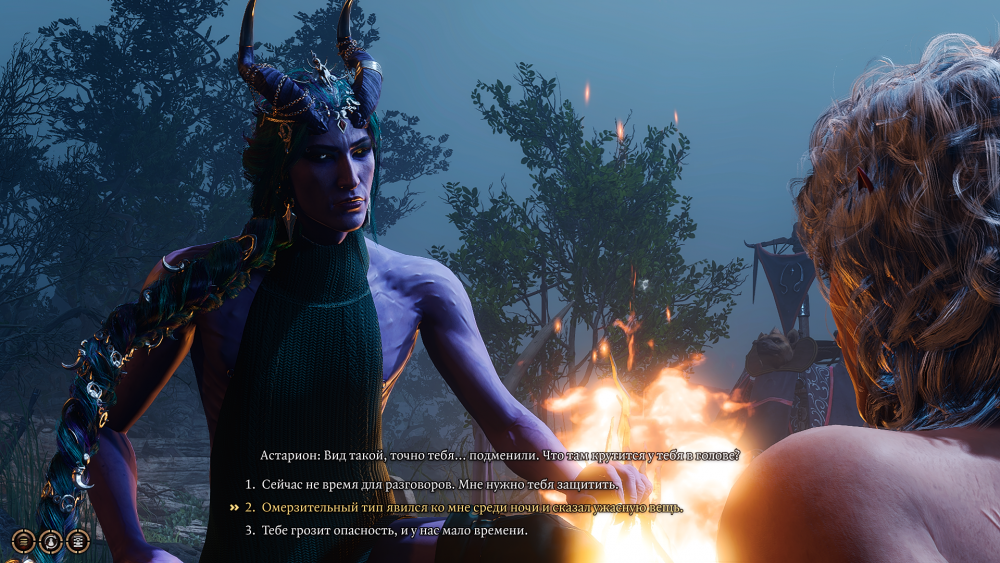This screenshot has width=1000, height=563.
Task: Open the dialogue history lines icon
Action: (x=24, y=541)
